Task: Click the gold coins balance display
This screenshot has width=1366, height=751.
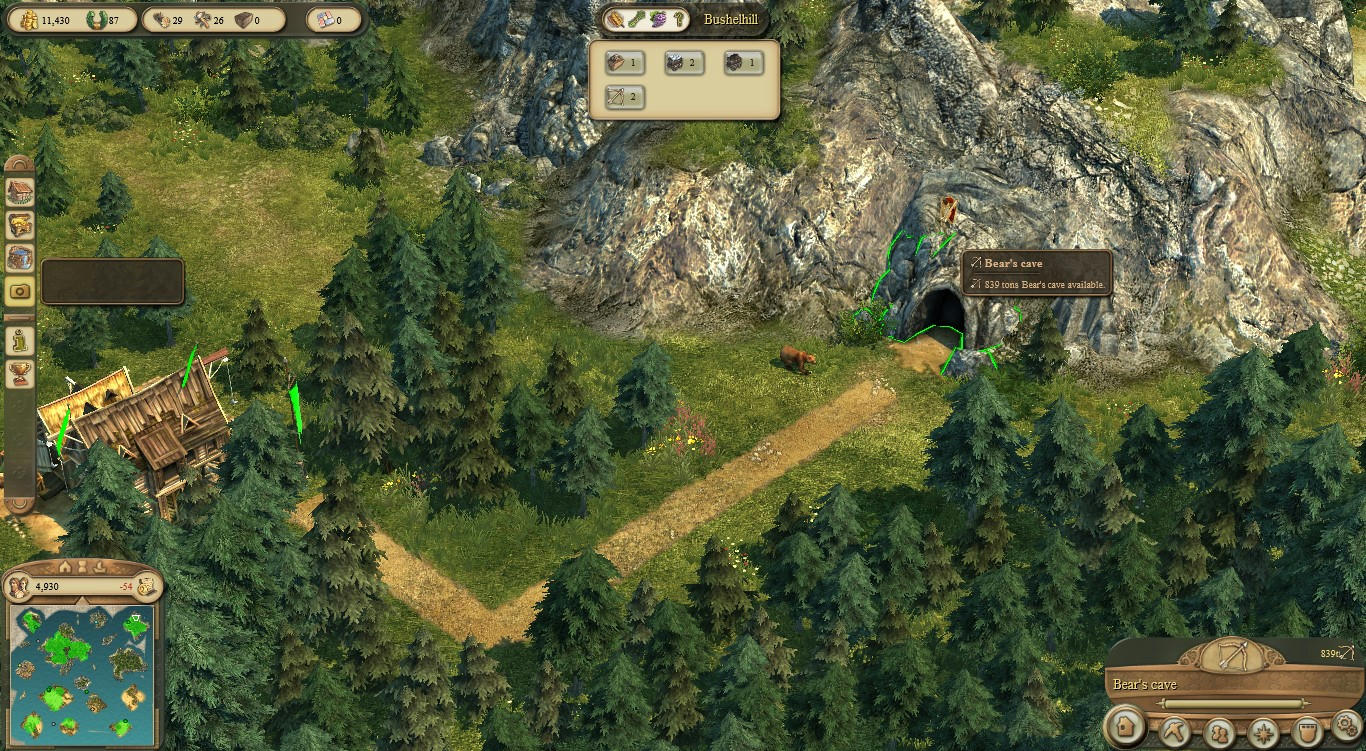Action: coord(43,20)
